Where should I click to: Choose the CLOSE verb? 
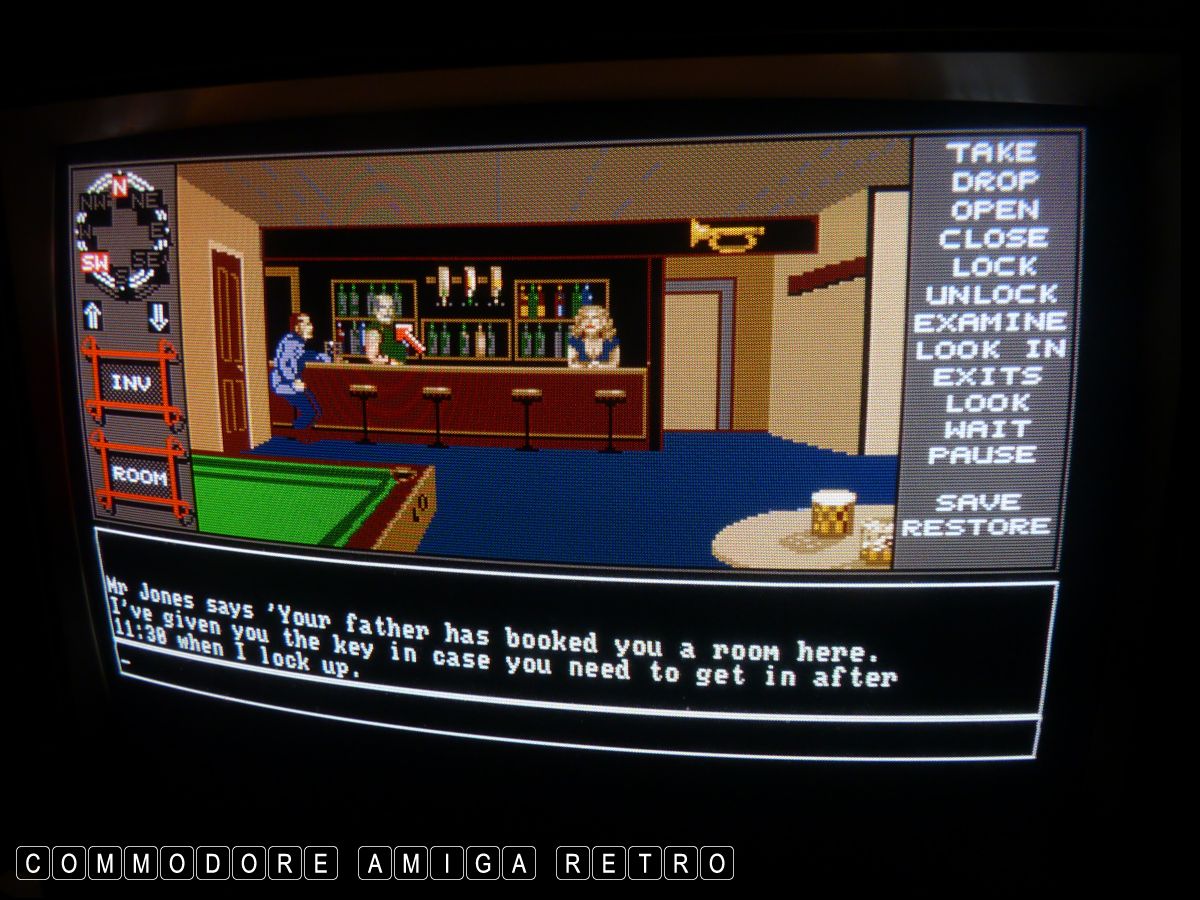coord(993,239)
